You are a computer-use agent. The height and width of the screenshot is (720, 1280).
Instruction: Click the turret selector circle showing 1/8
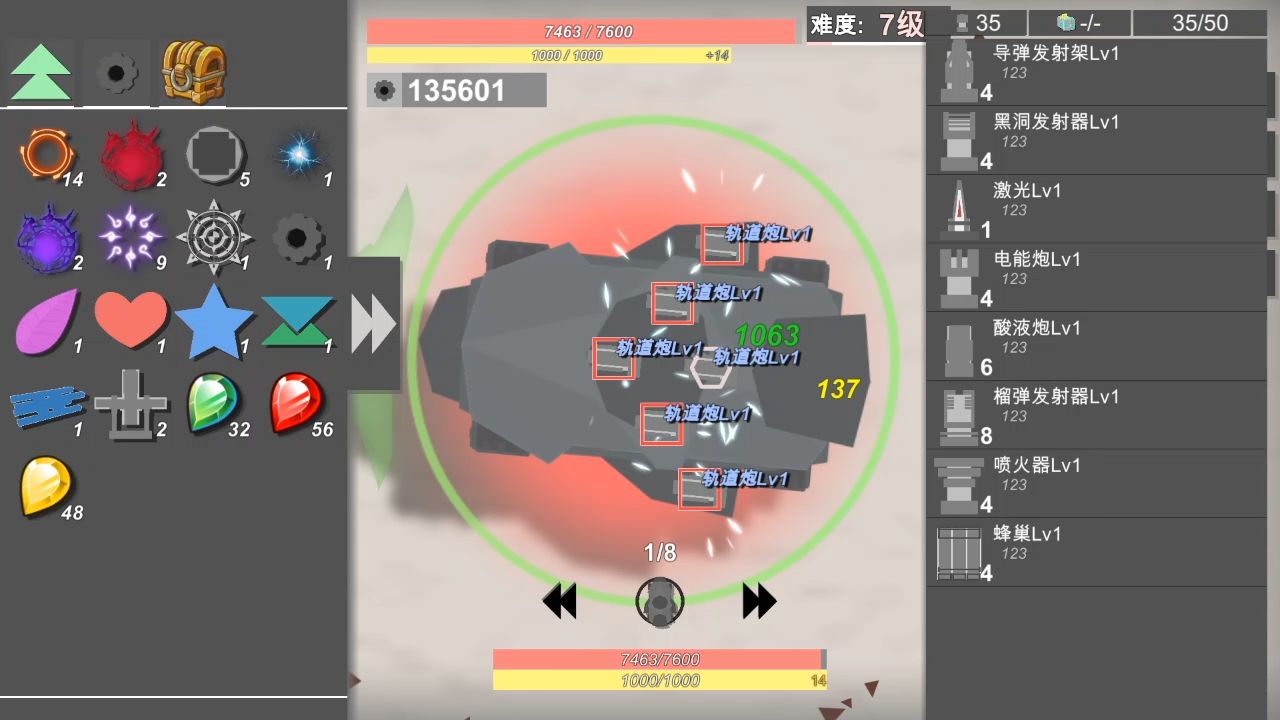pyautogui.click(x=659, y=601)
